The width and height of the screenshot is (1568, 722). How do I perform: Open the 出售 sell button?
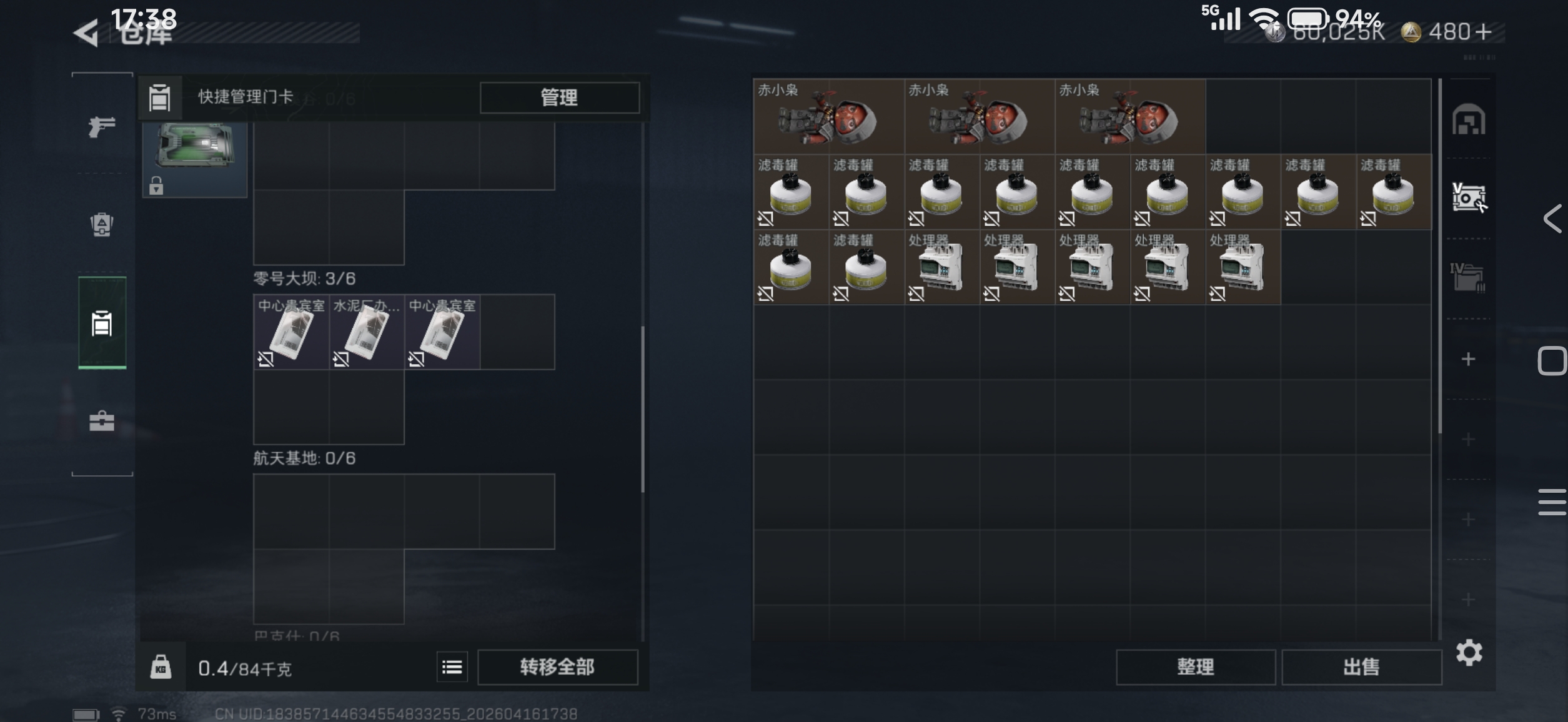(x=1361, y=667)
